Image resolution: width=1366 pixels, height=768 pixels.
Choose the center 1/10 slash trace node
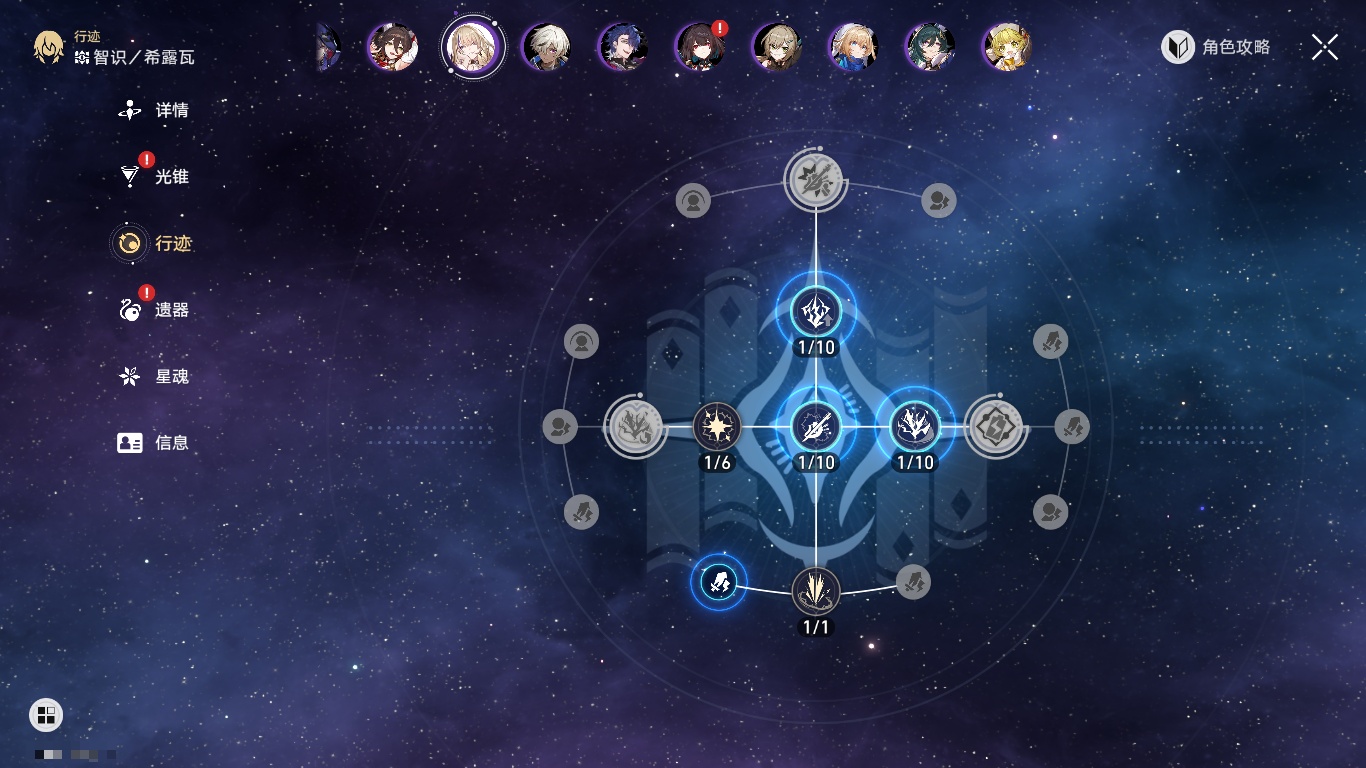click(x=816, y=428)
